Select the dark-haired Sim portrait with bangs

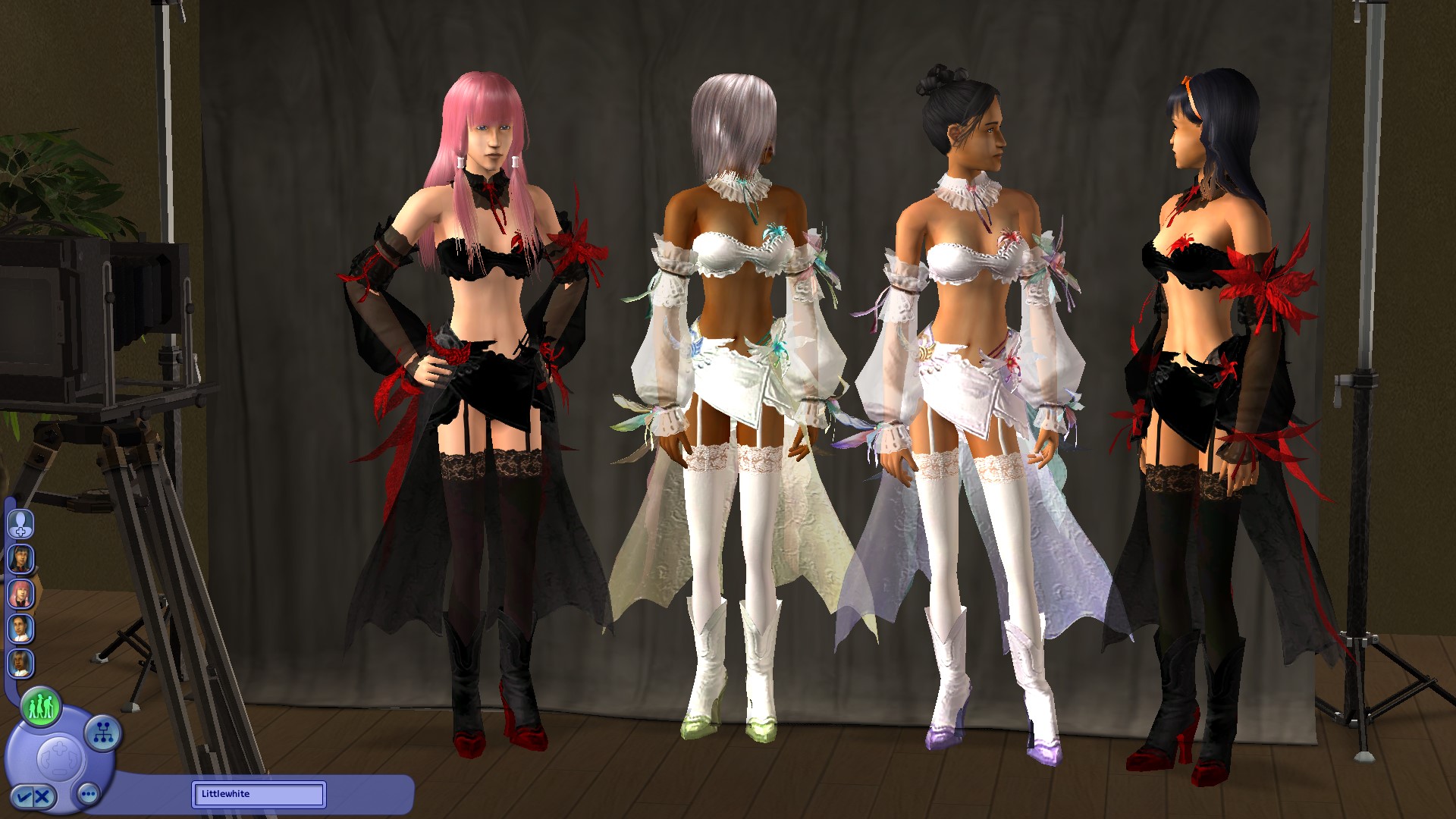pyautogui.click(x=20, y=559)
